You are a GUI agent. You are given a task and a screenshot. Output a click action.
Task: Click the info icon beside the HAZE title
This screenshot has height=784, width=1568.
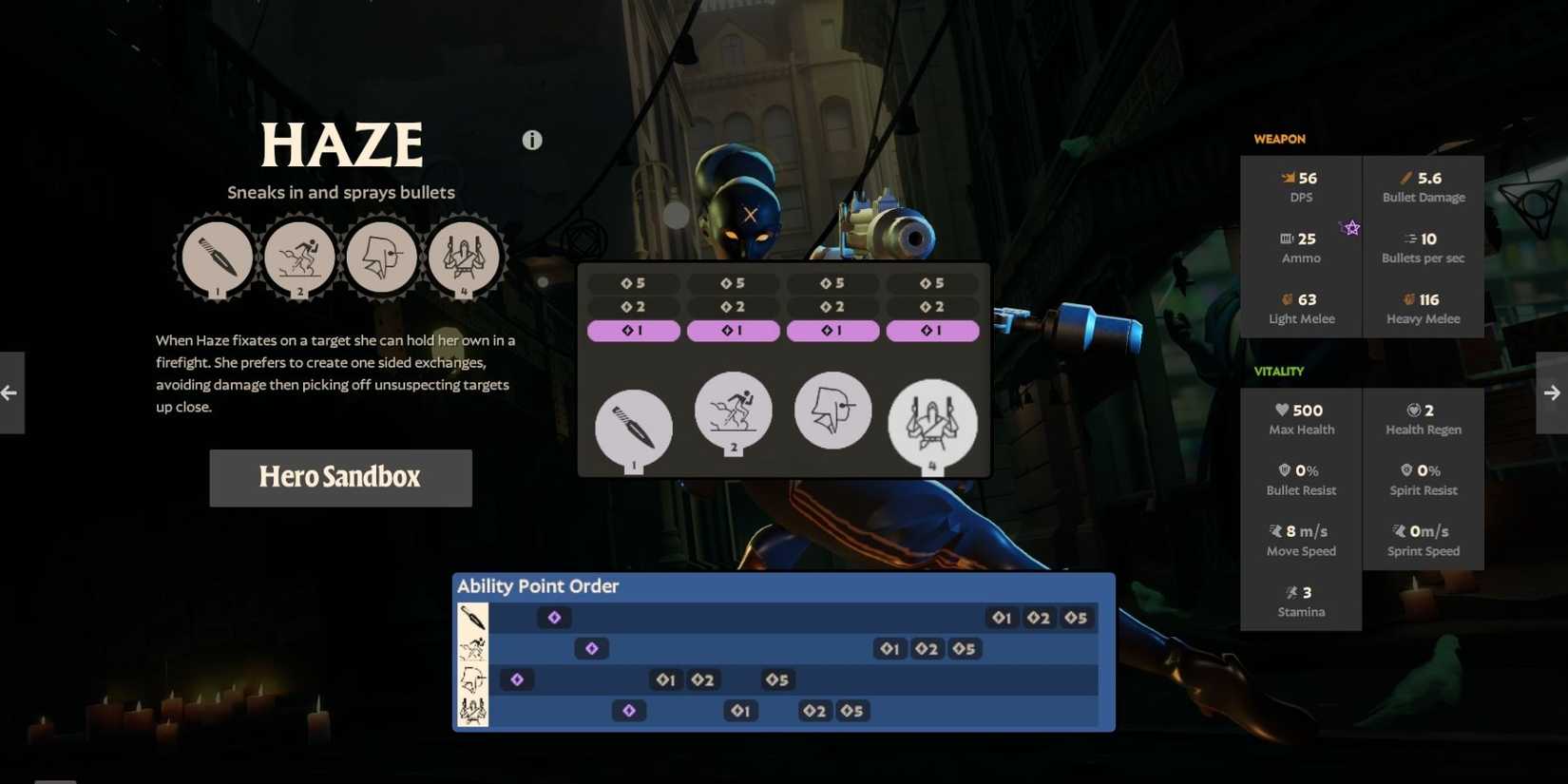tap(531, 140)
